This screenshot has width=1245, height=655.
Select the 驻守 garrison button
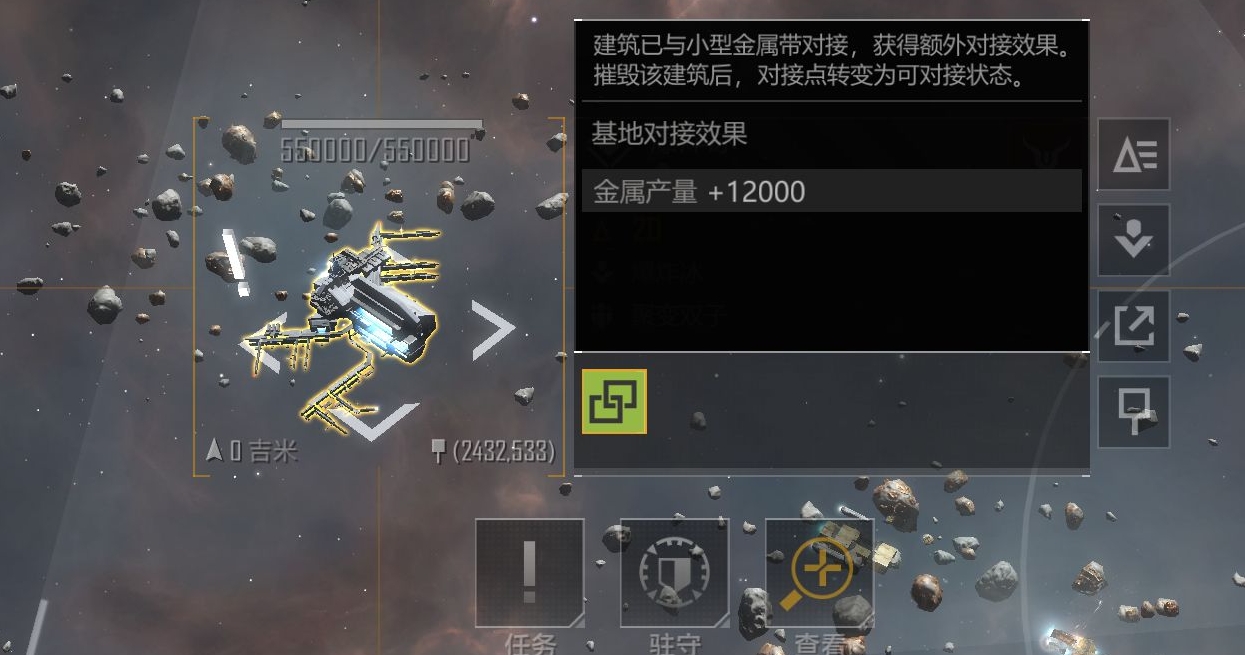tap(674, 574)
